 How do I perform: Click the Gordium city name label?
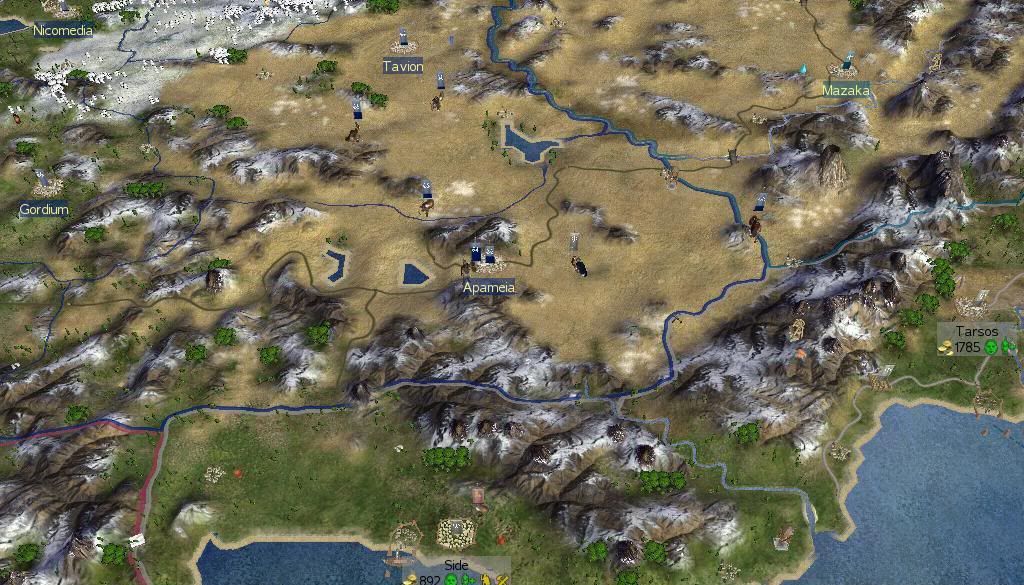[x=44, y=209]
